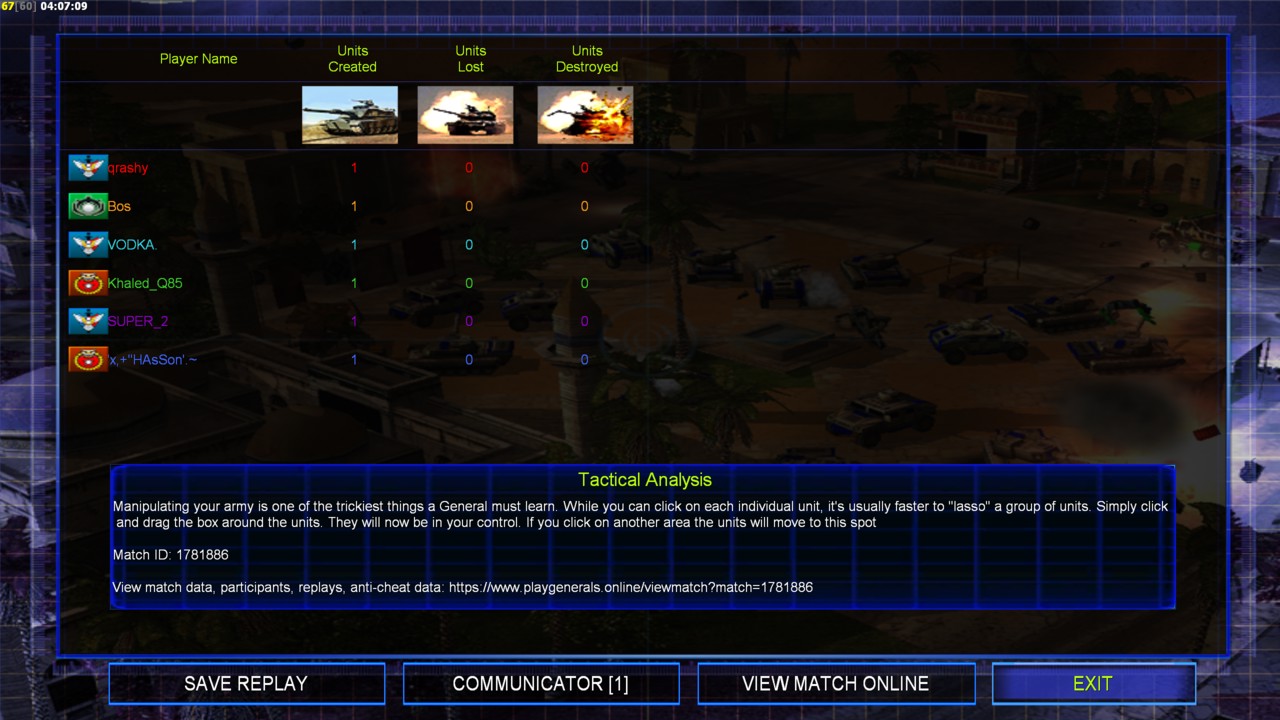Select player row Khaled_Q85

(x=145, y=283)
